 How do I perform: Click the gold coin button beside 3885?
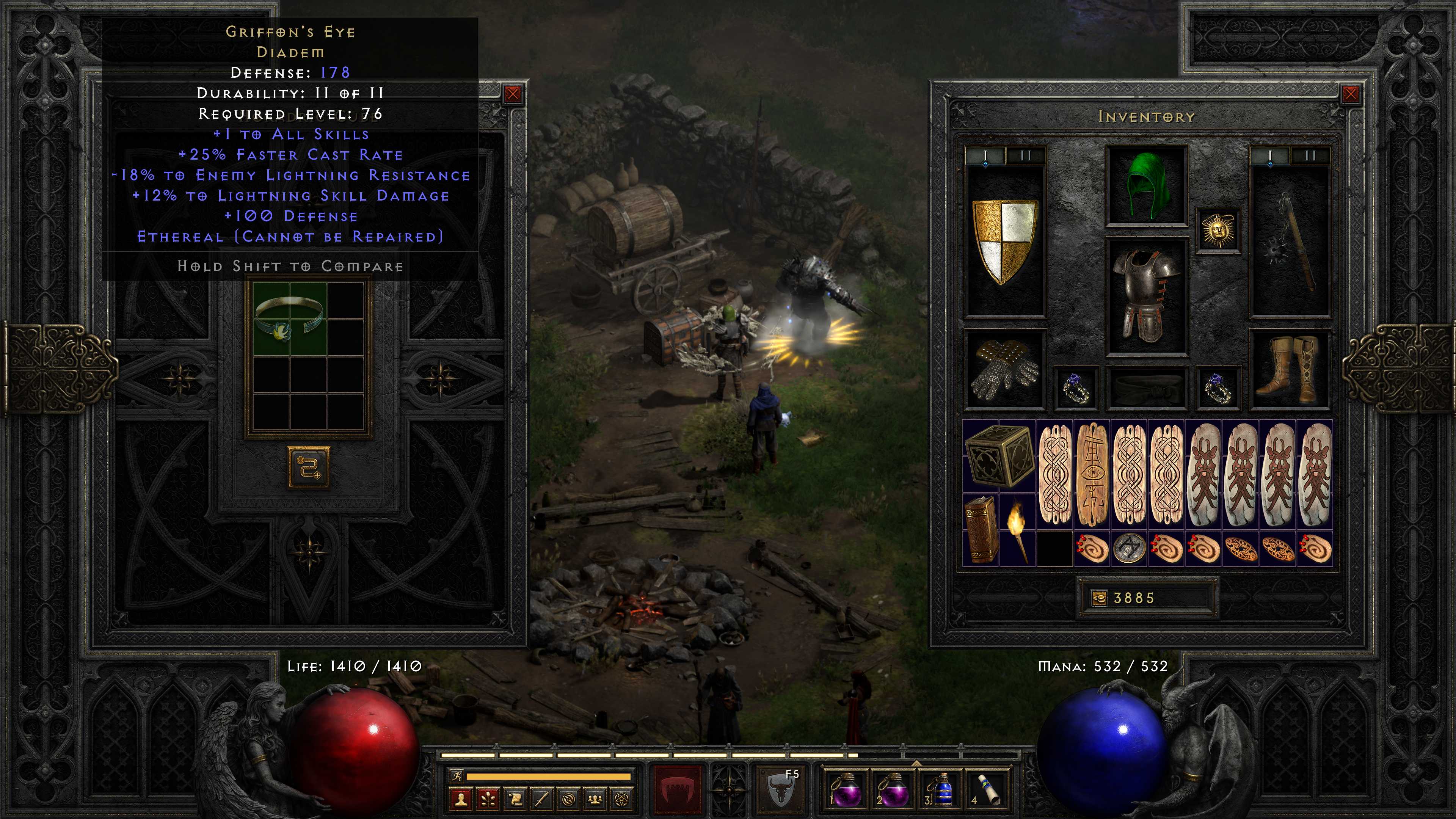pos(1099,598)
